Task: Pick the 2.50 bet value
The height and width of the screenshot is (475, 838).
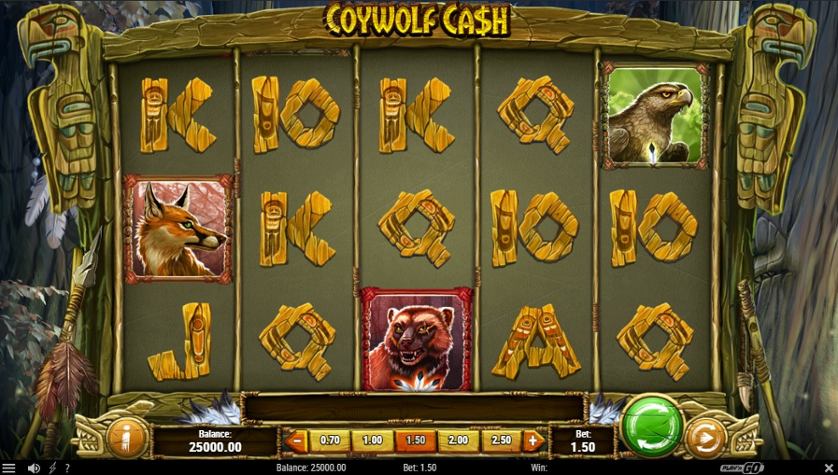Action: [500, 440]
